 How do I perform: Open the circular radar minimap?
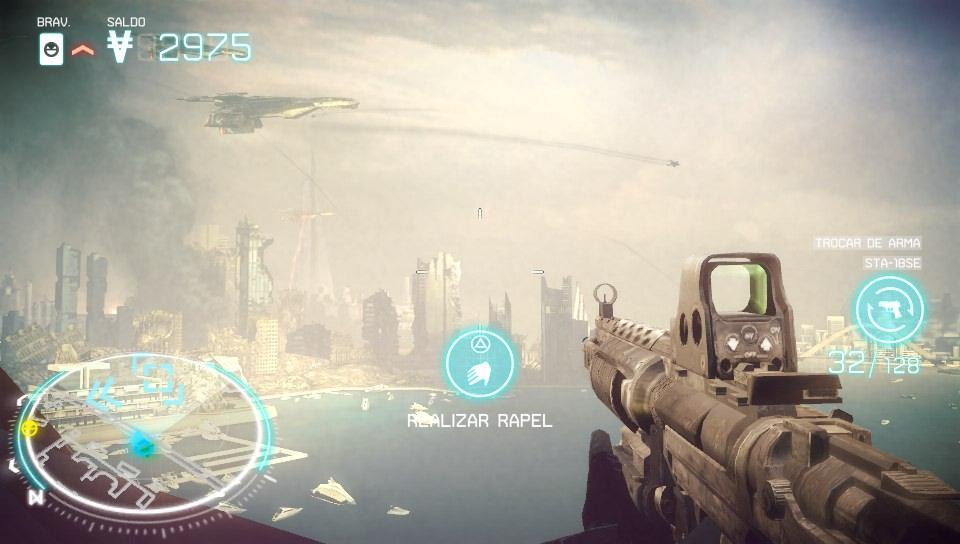tap(143, 435)
